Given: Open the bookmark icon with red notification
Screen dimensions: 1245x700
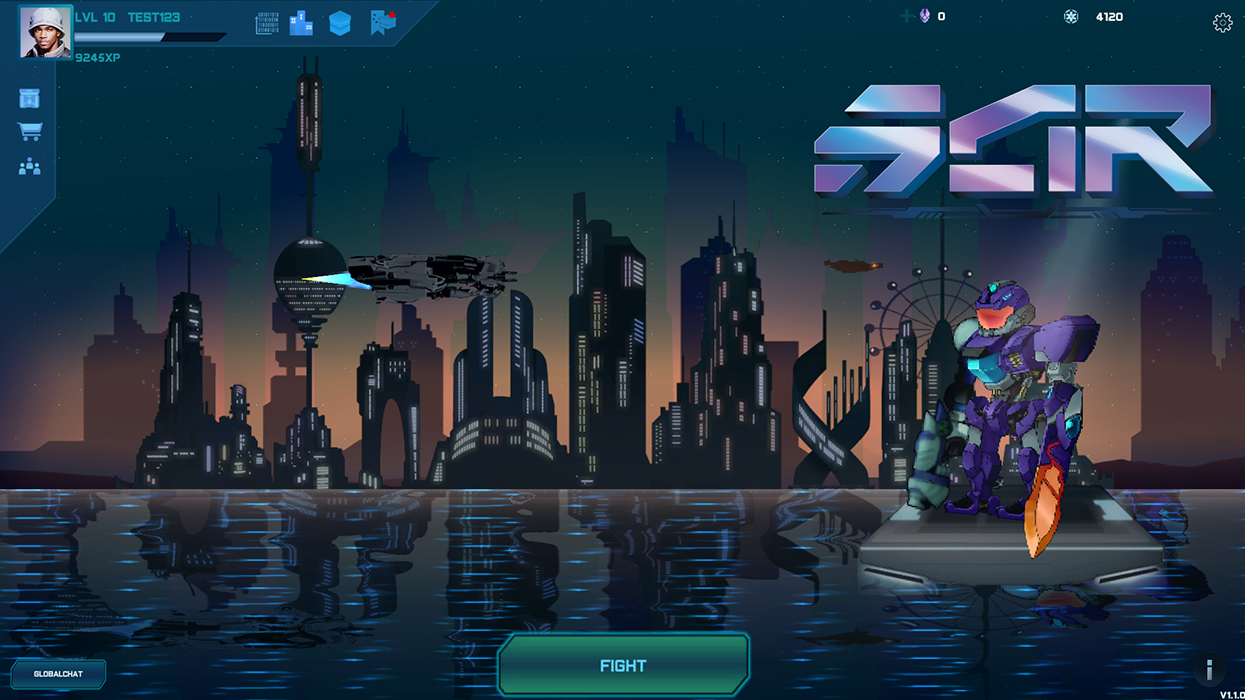Looking at the screenshot, I should (383, 23).
